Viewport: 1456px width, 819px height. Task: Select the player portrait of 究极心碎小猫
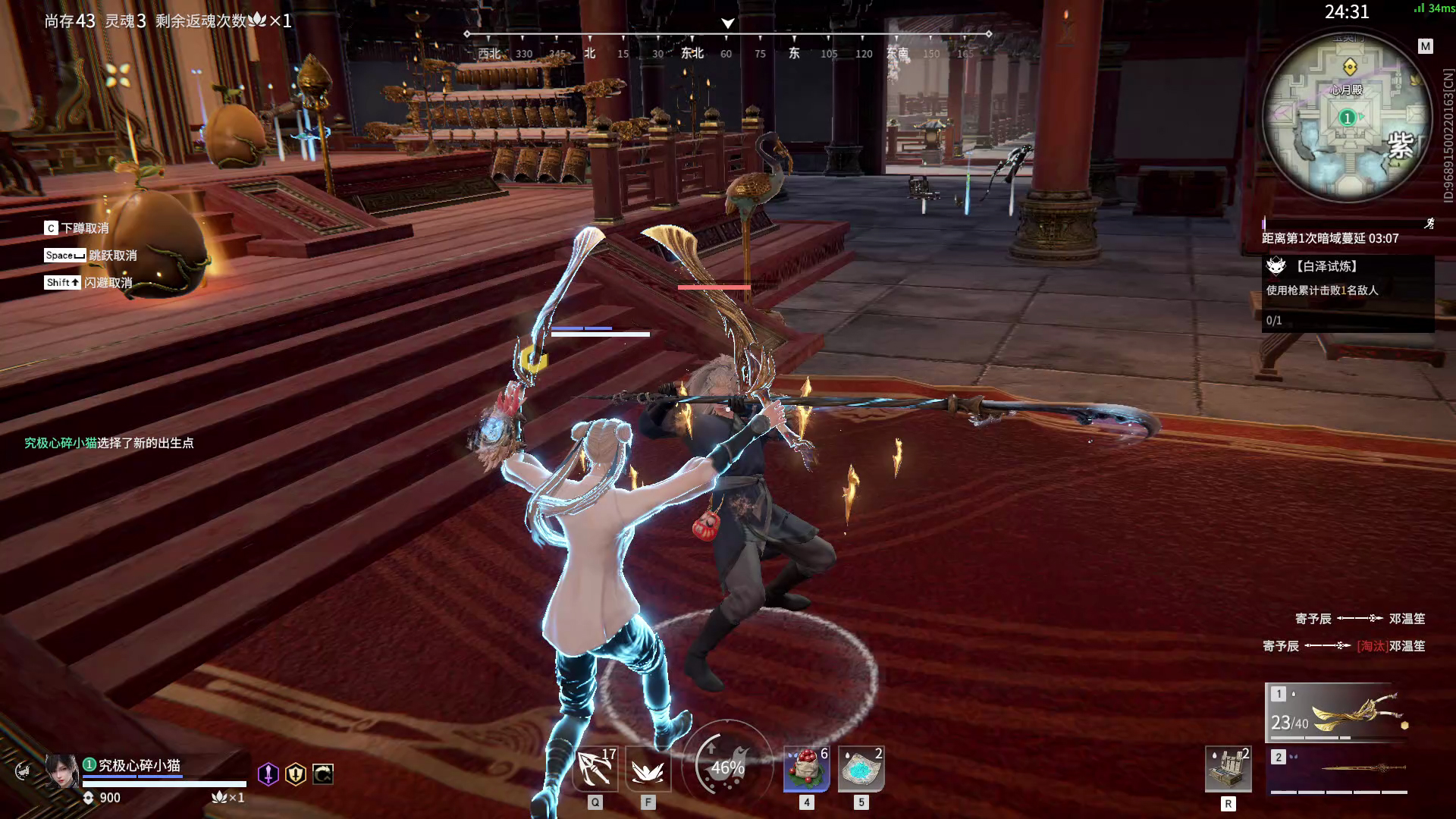(x=61, y=771)
